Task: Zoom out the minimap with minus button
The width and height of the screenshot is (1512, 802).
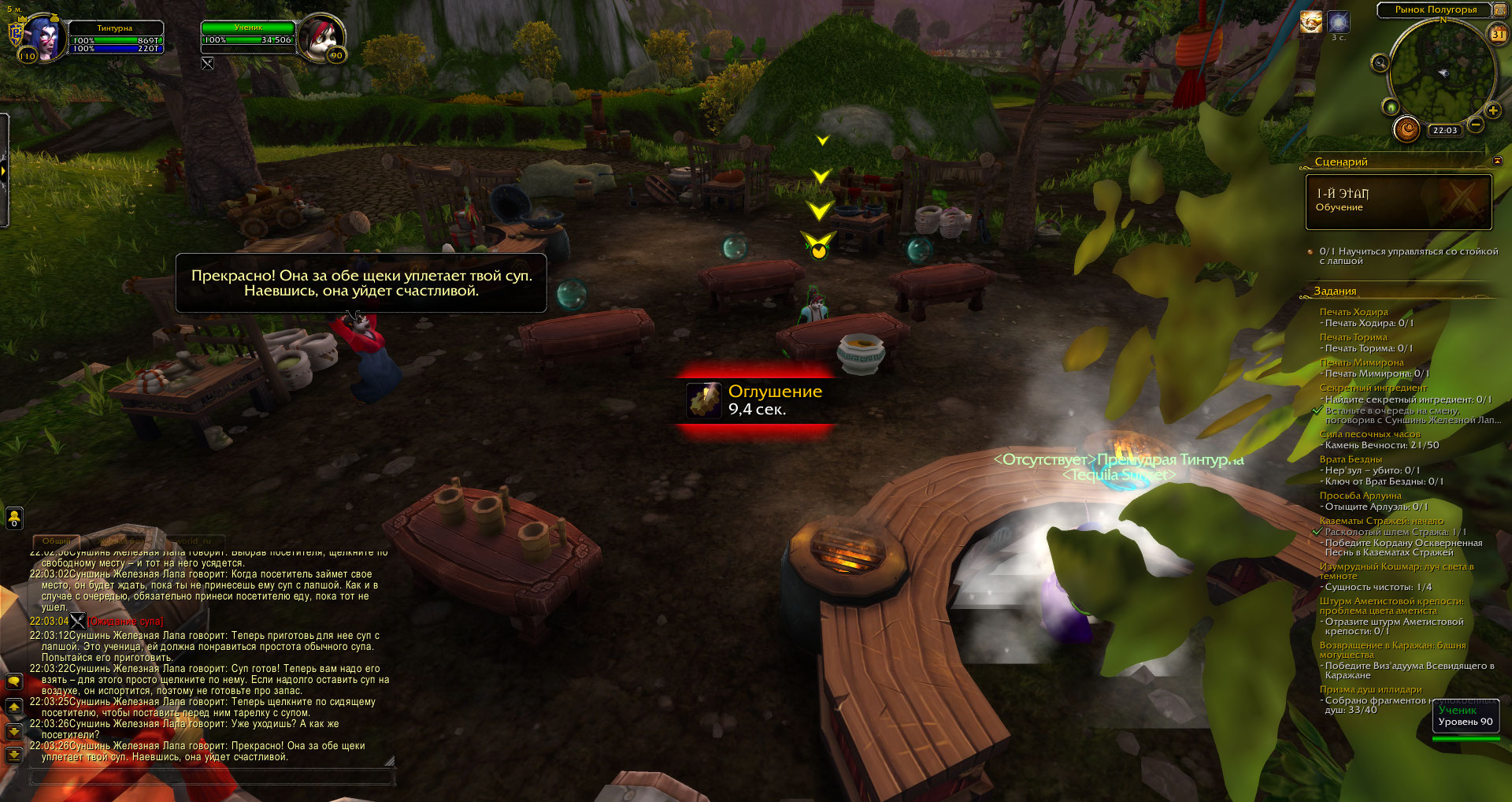Action: [1476, 124]
